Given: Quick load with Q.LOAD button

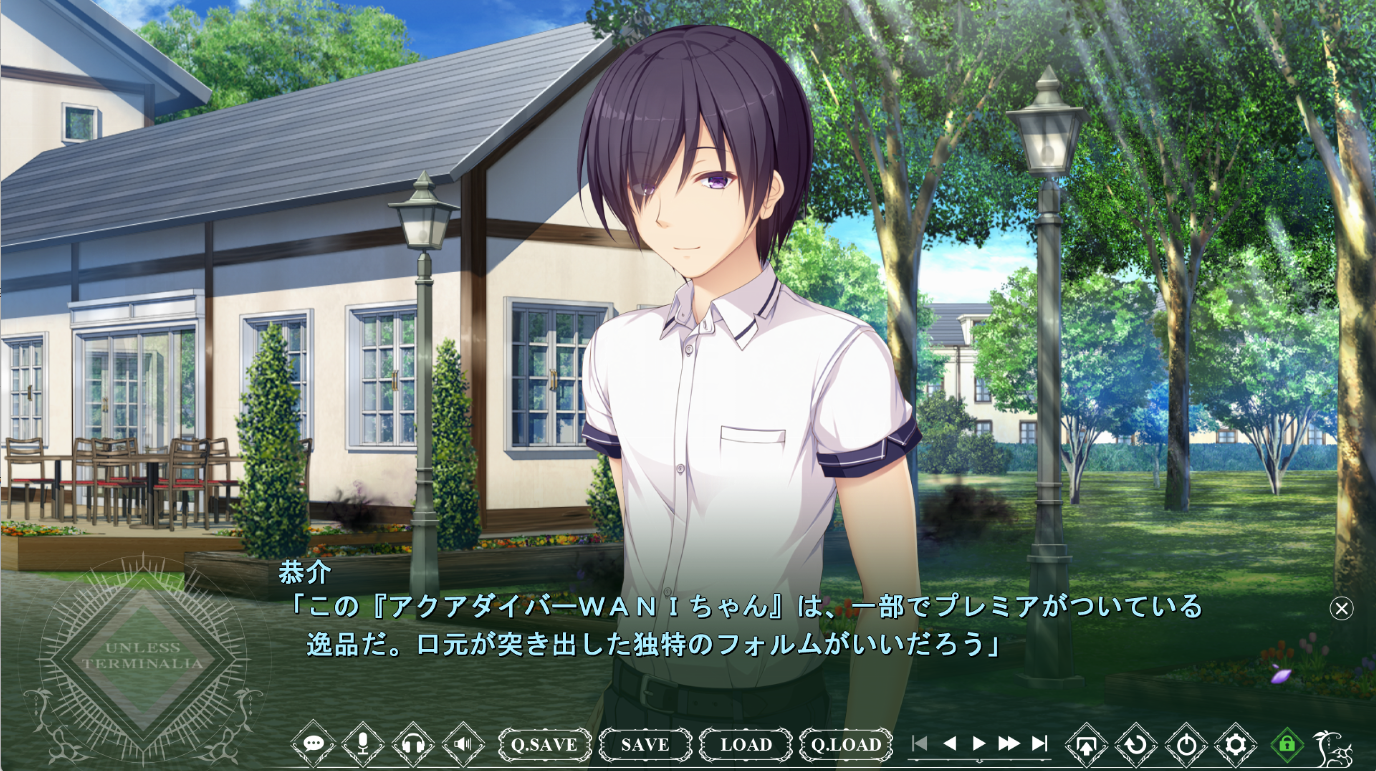Looking at the screenshot, I should coord(846,744).
